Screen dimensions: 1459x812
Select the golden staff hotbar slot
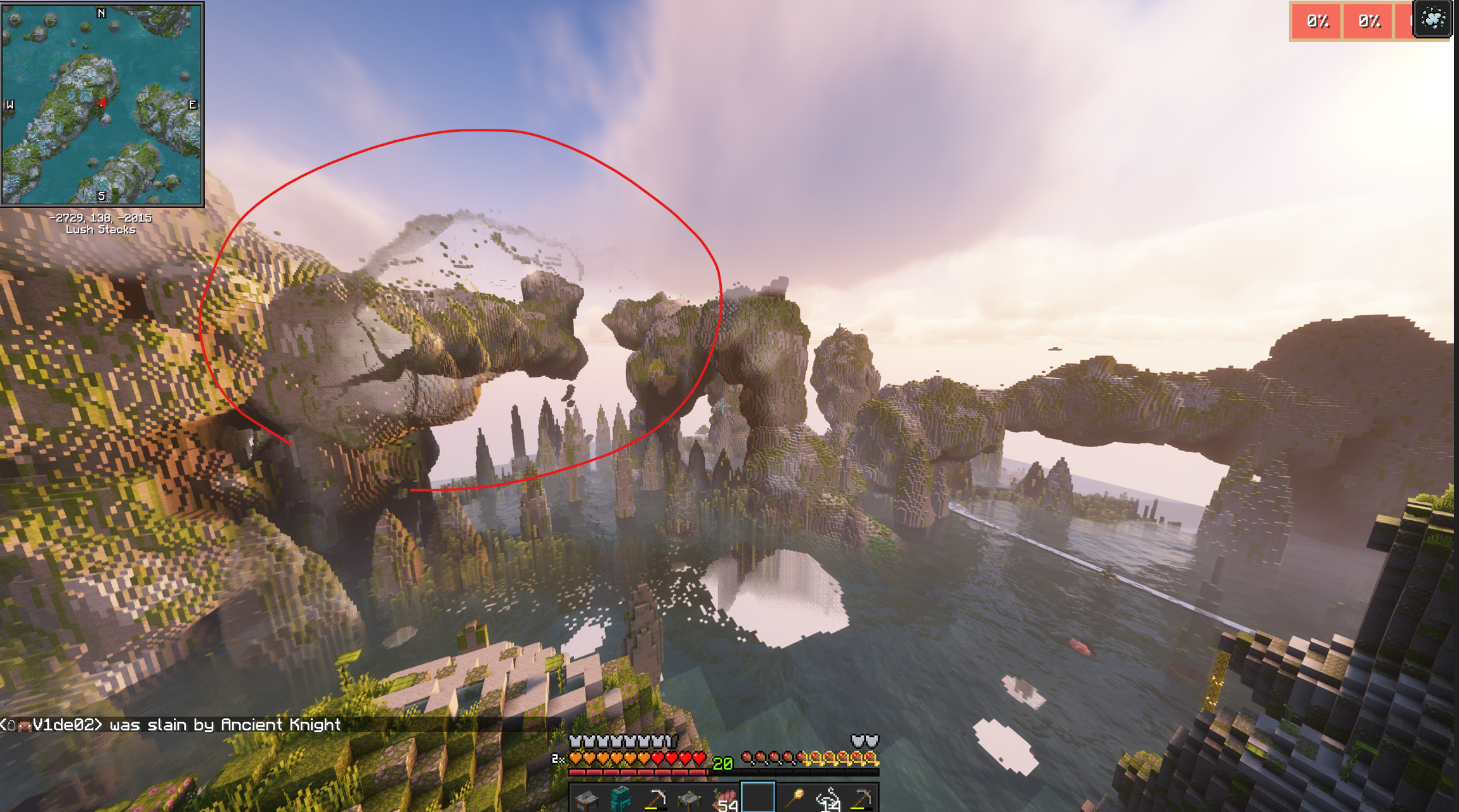[x=793, y=798]
